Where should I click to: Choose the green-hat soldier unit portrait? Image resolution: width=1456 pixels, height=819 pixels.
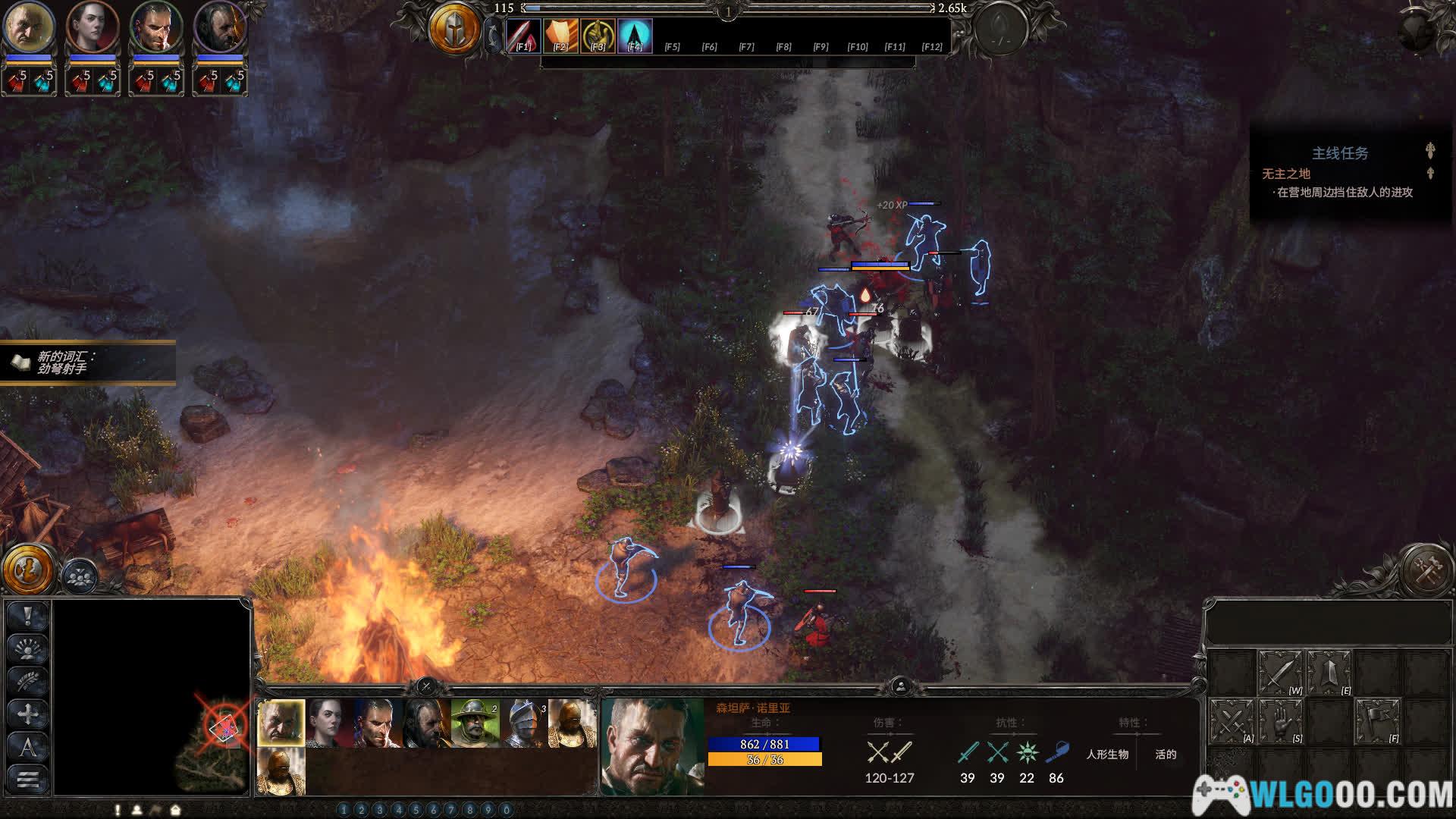(475, 723)
